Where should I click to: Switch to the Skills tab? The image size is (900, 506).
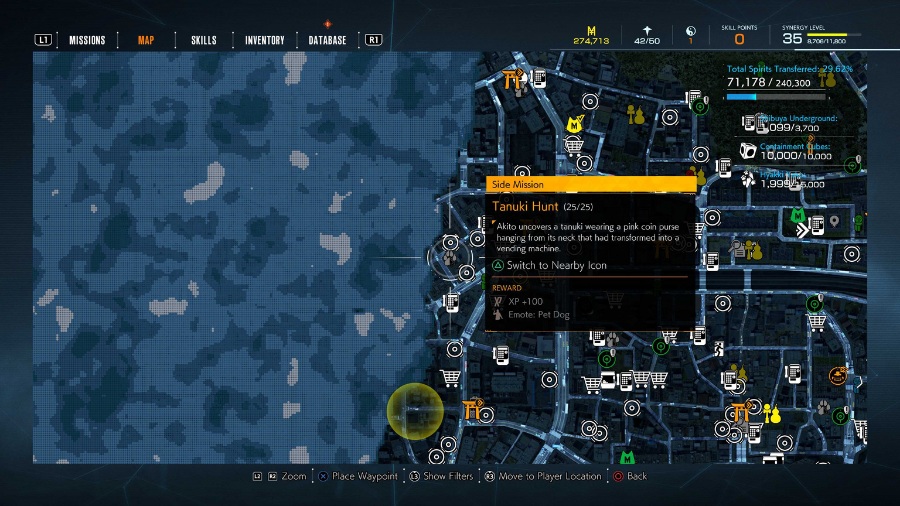coord(203,40)
